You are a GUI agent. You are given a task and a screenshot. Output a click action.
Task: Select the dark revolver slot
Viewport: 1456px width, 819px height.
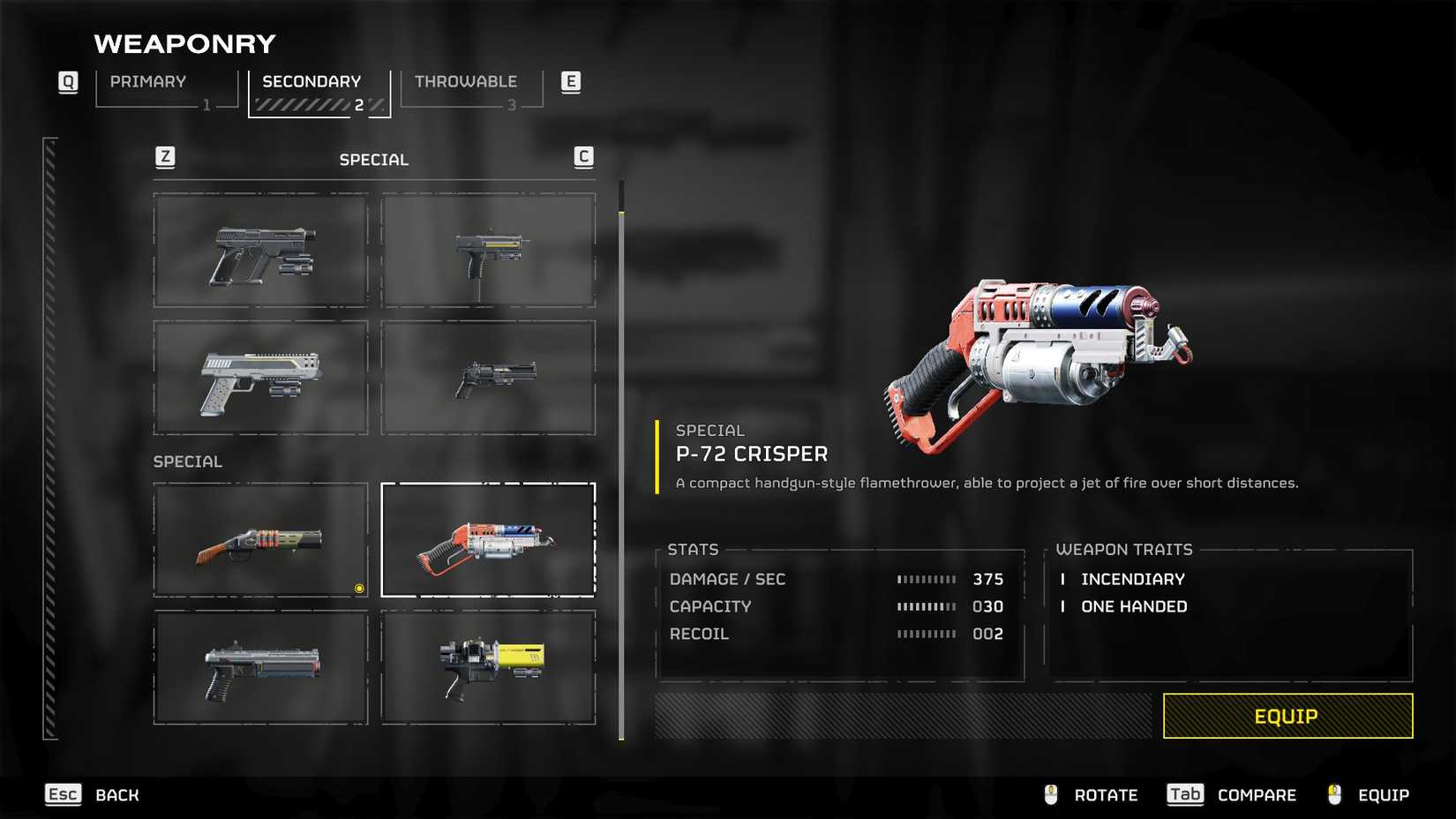[488, 378]
